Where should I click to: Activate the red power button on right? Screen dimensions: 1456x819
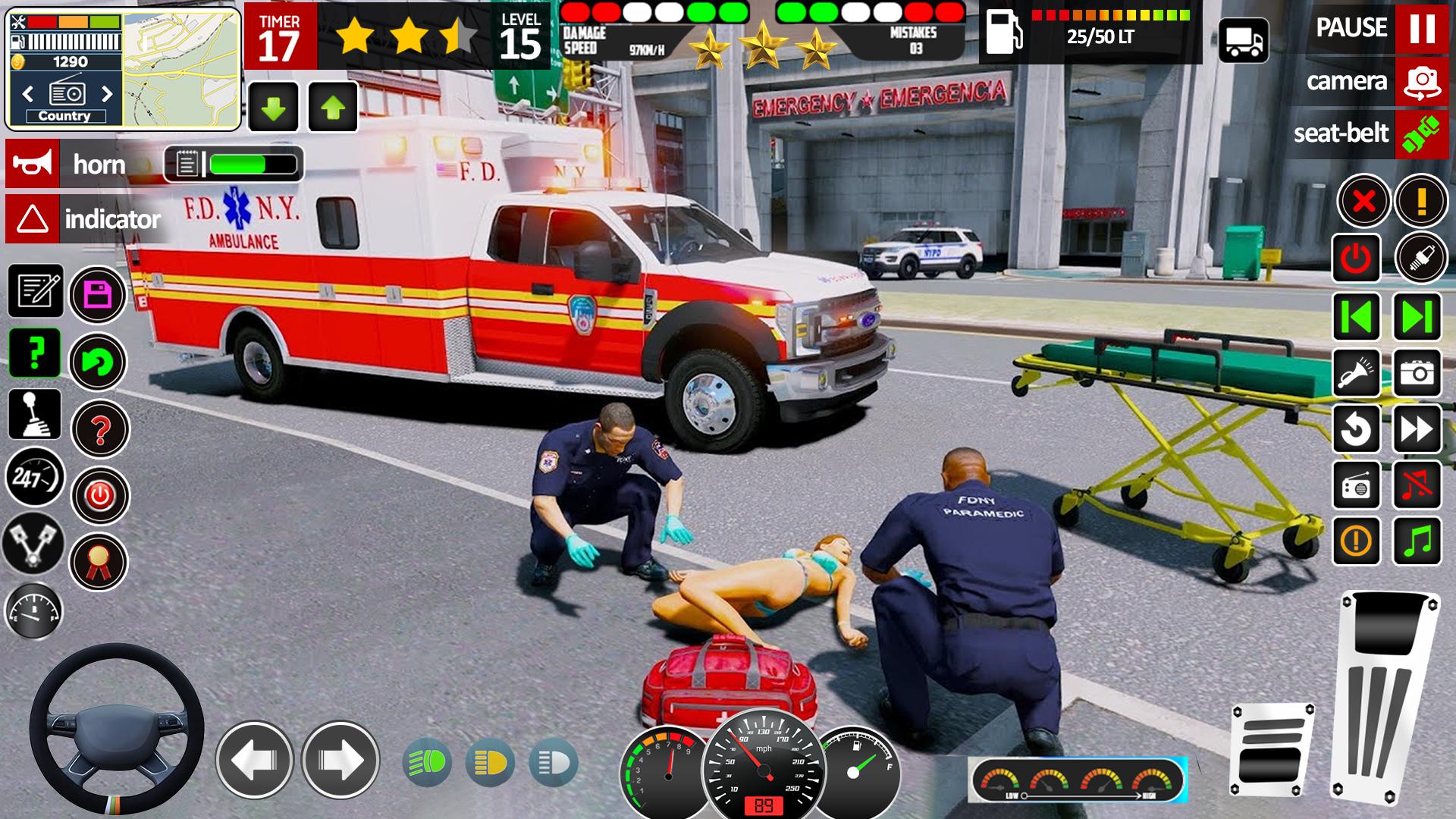point(1356,259)
